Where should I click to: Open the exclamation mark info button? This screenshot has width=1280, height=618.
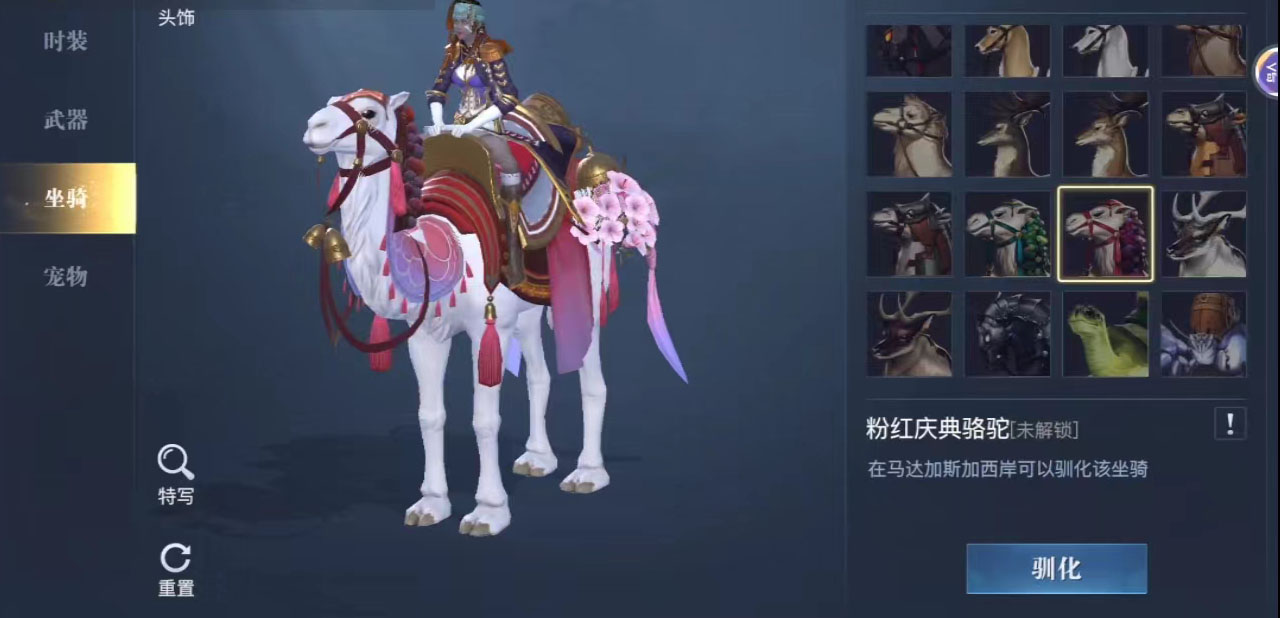pyautogui.click(x=1229, y=424)
